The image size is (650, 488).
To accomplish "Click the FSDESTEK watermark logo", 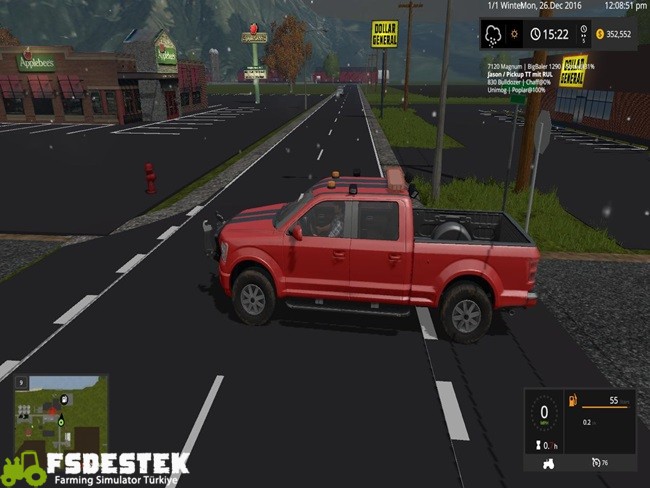I will coord(95,467).
